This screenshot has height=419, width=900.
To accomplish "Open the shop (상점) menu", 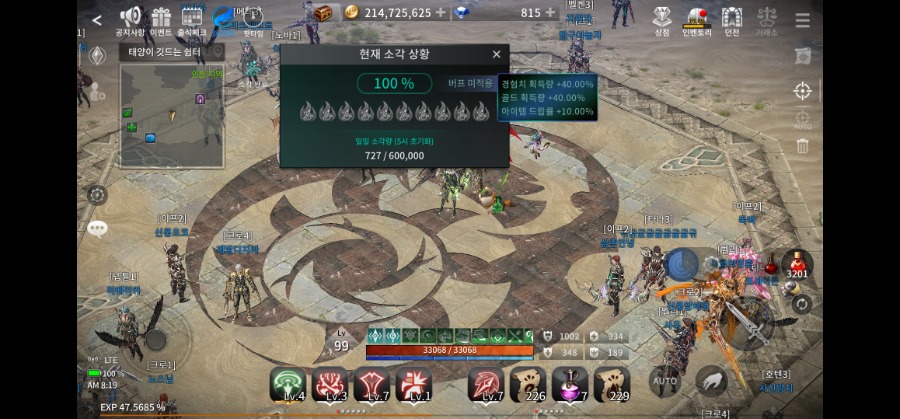I will tap(662, 19).
